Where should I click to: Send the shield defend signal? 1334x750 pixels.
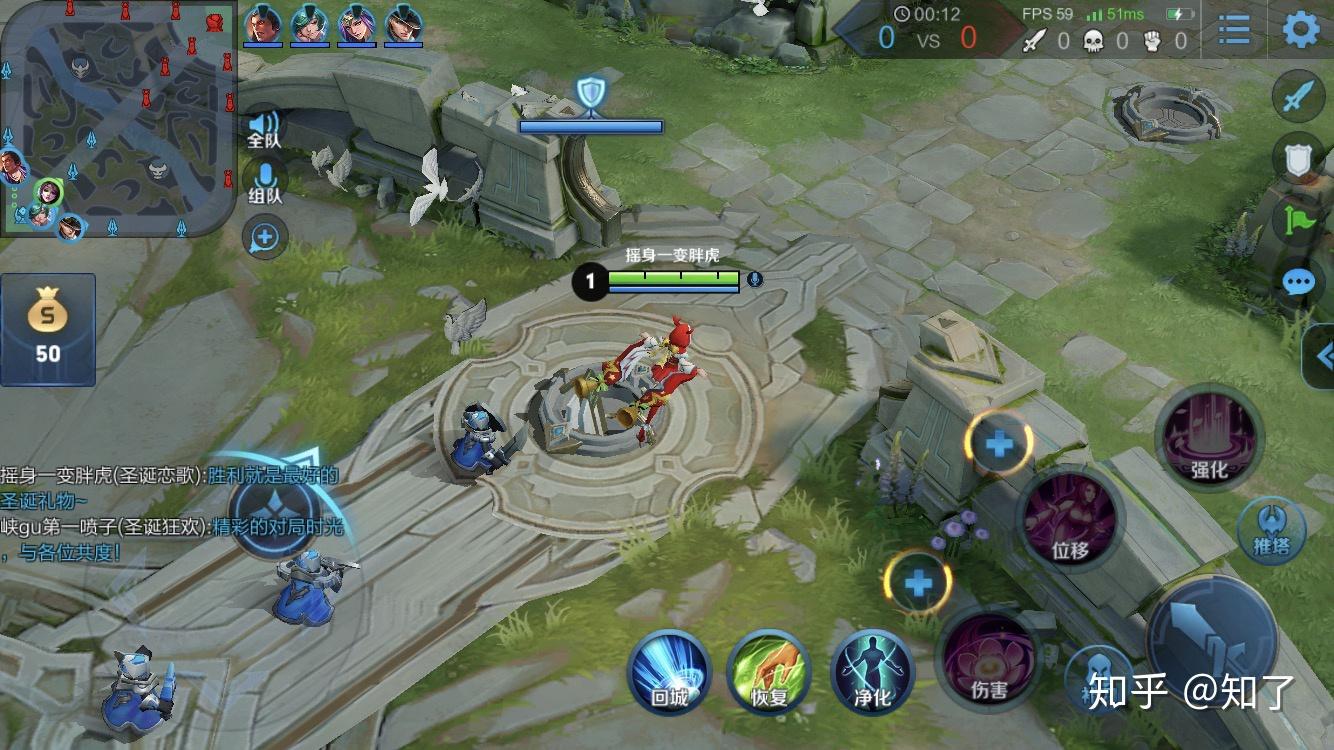(x=1297, y=158)
